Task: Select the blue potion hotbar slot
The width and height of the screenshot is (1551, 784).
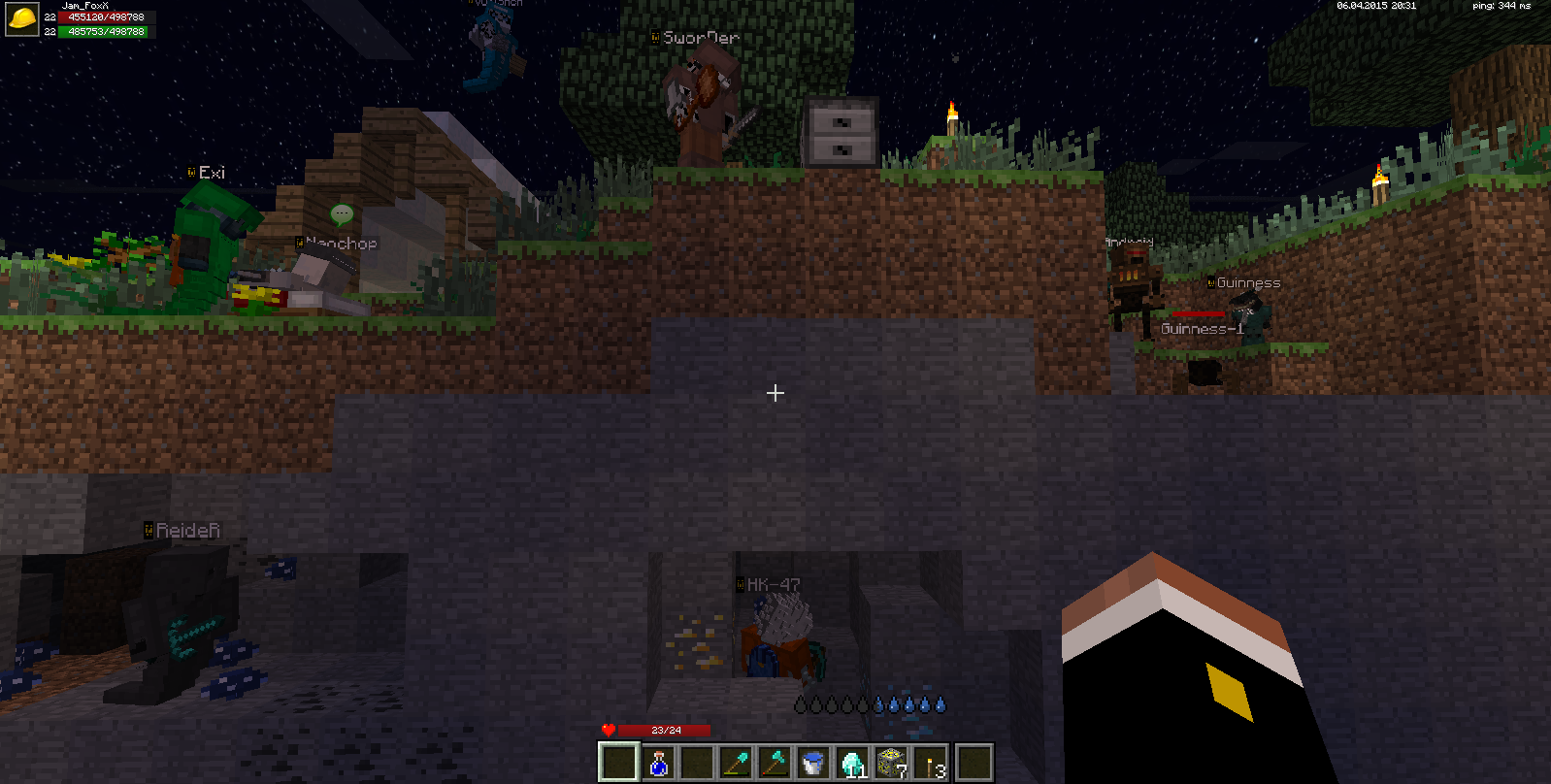Action: pos(658,763)
